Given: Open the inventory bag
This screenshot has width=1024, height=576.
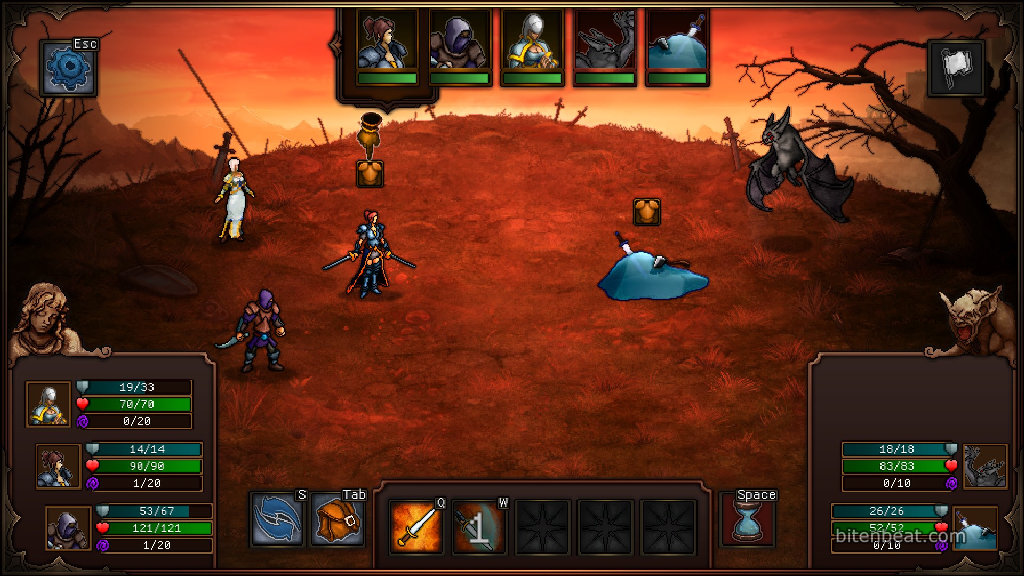Looking at the screenshot, I should 337,520.
